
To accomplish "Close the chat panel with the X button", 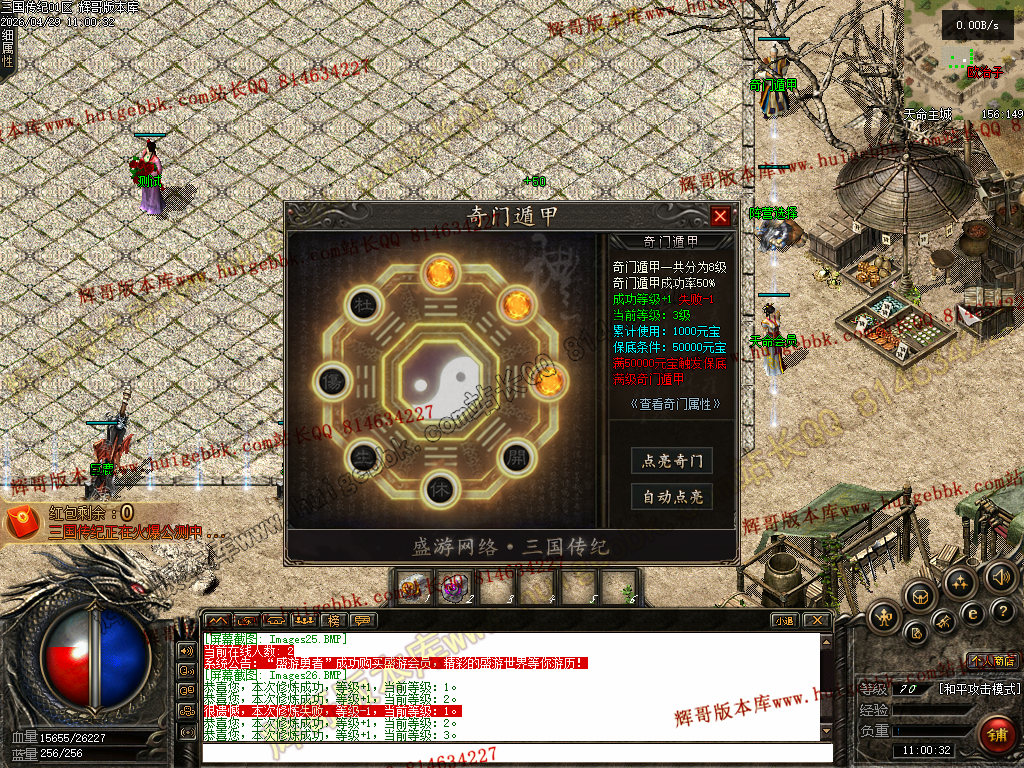I will point(816,621).
